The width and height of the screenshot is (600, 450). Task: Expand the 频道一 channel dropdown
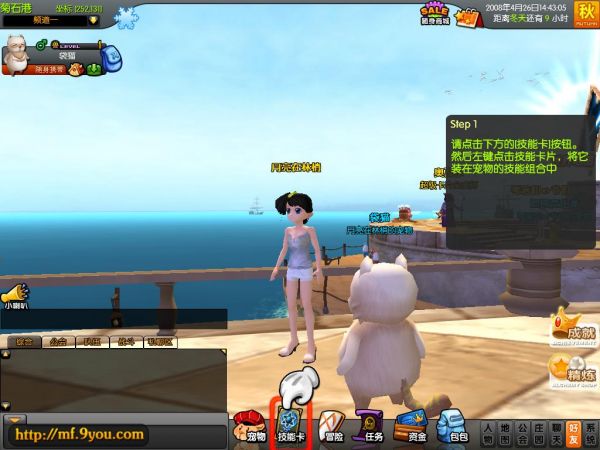tap(93, 19)
